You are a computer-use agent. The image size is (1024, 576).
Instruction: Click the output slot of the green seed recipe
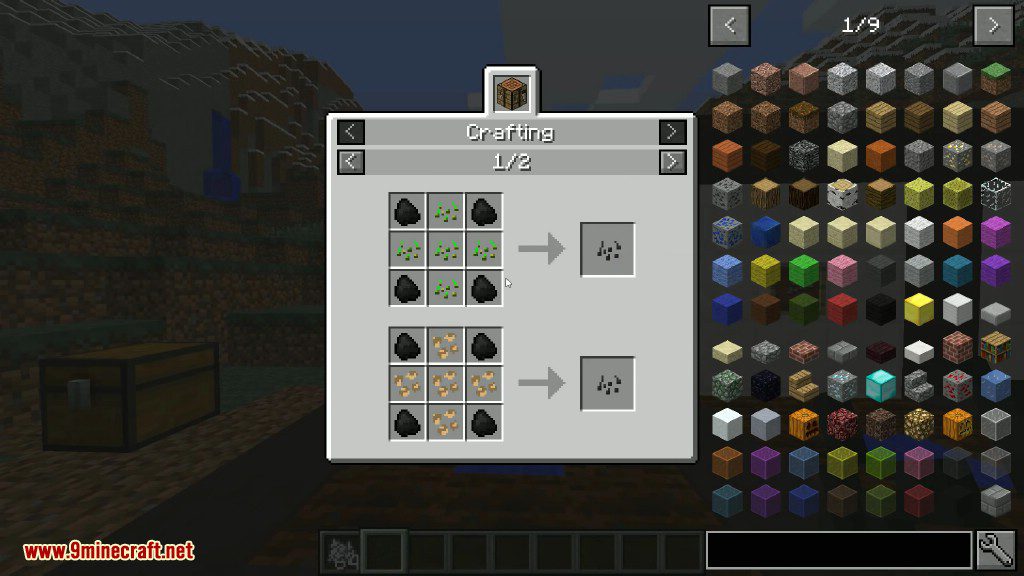(x=607, y=250)
